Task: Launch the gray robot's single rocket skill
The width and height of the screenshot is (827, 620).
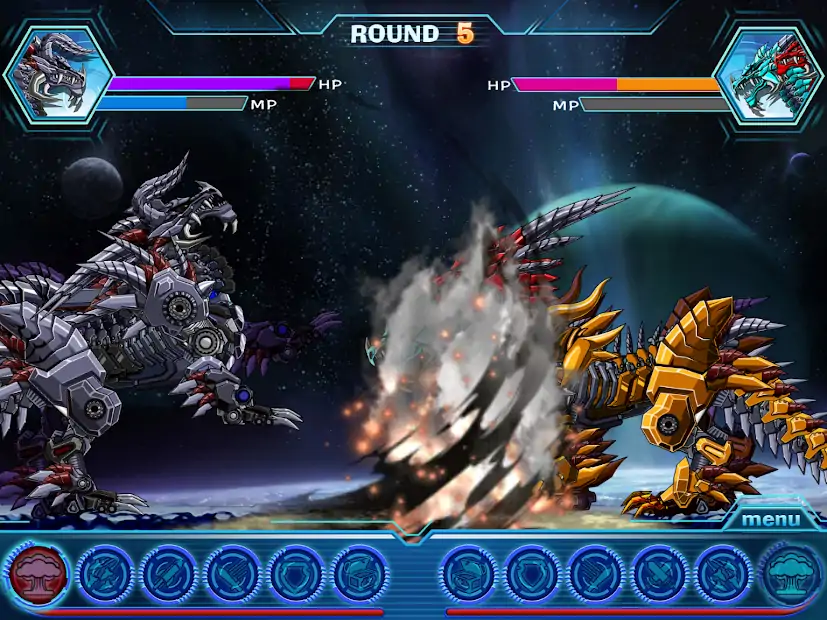Action: [x=170, y=575]
